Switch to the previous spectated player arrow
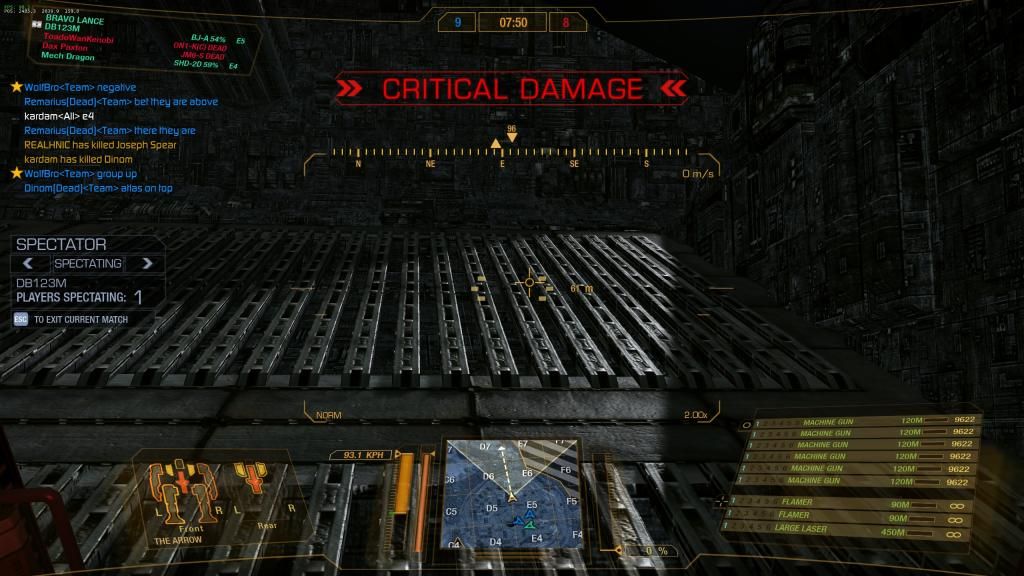1024x576 pixels. point(29,263)
